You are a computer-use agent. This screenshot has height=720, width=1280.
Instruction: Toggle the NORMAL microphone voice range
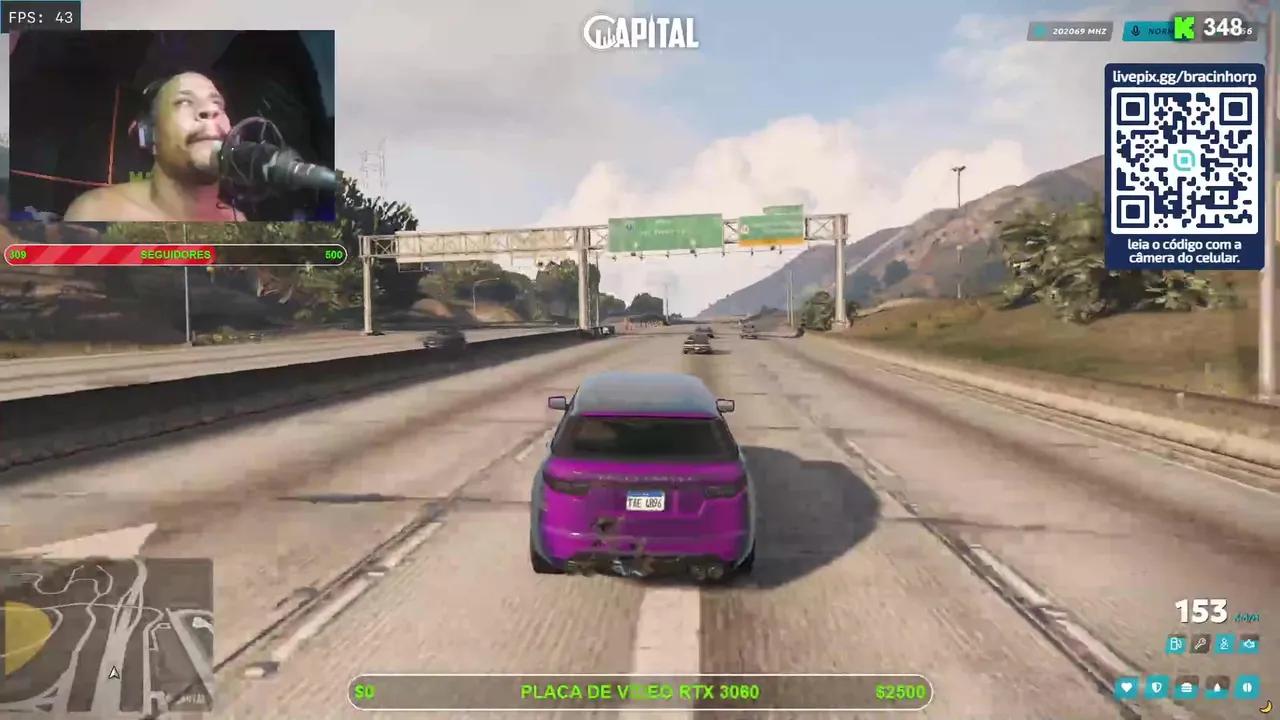click(x=1152, y=31)
